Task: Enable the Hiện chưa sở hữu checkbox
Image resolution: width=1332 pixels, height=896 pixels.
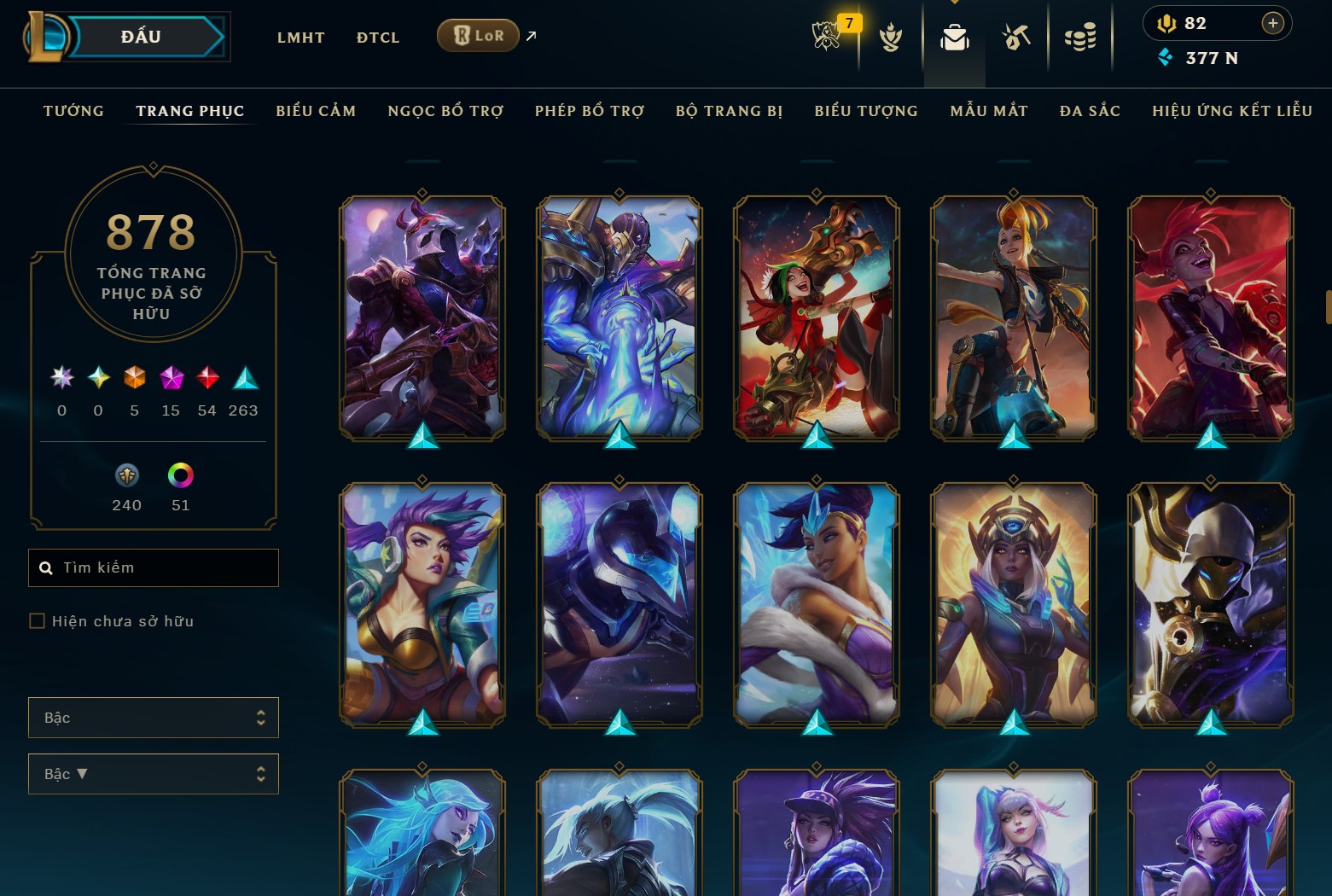Action: [38, 620]
